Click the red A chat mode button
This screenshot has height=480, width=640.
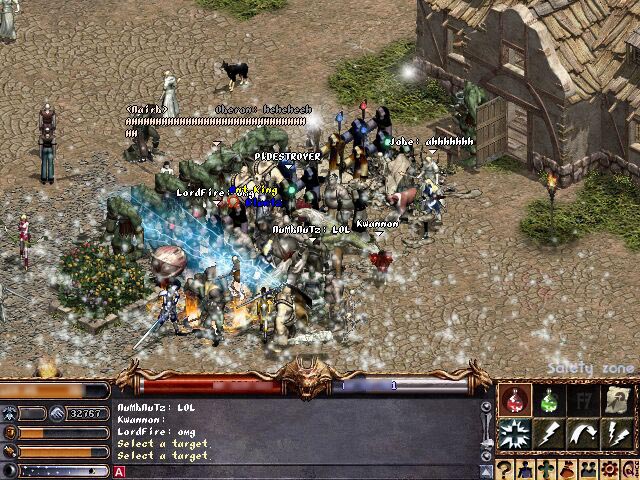120,471
